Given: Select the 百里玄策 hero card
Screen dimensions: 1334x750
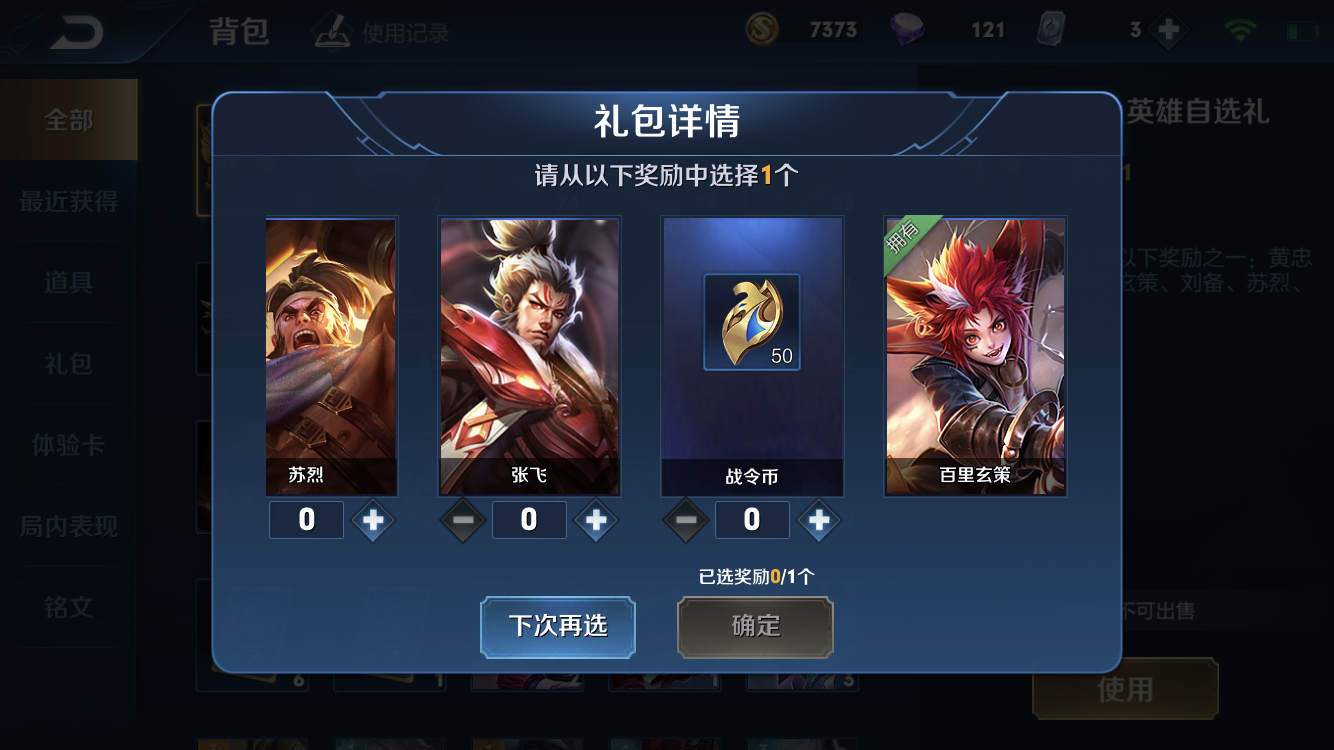Looking at the screenshot, I should click(x=975, y=355).
